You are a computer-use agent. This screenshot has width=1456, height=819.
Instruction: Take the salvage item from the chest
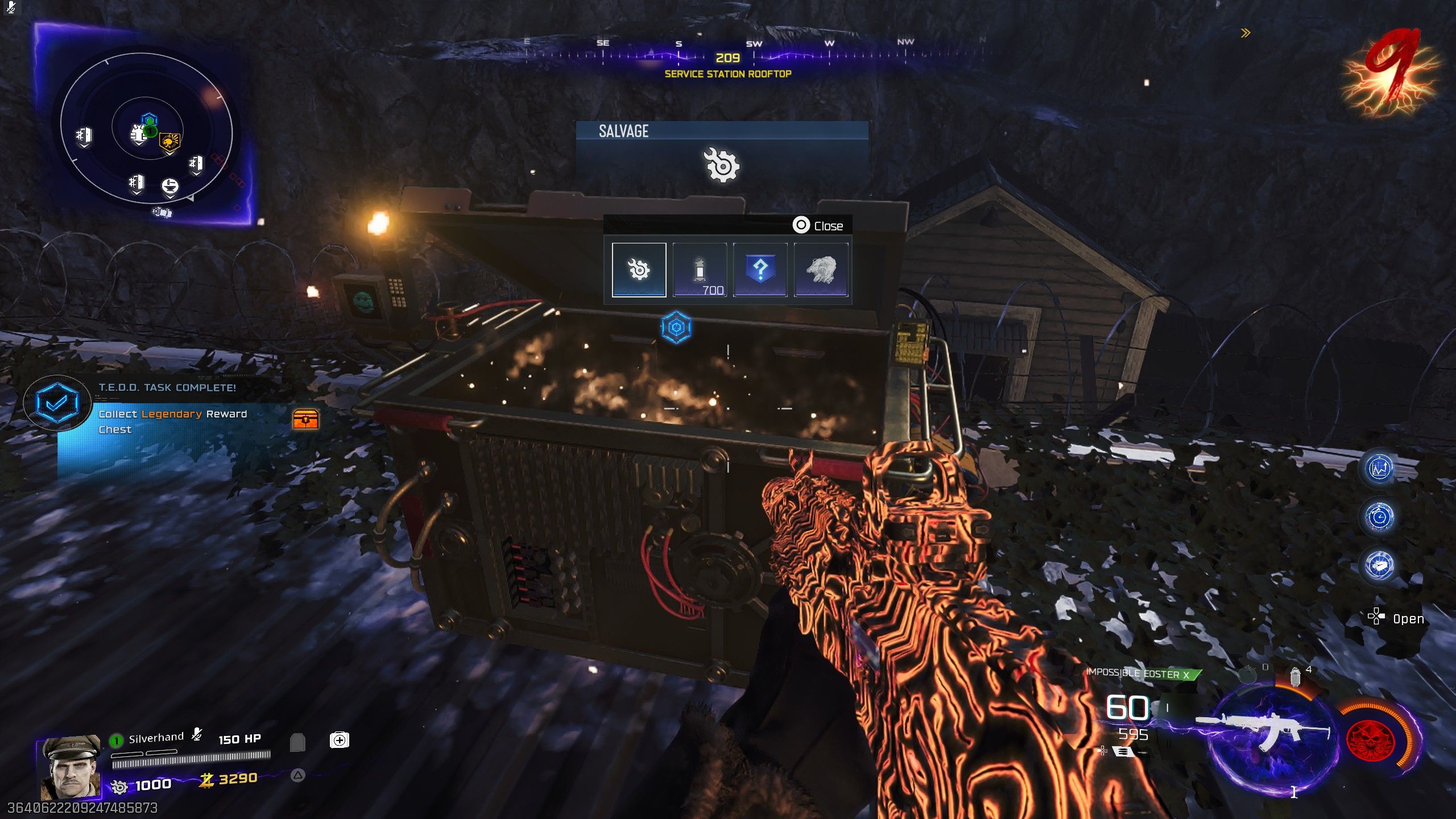click(639, 270)
